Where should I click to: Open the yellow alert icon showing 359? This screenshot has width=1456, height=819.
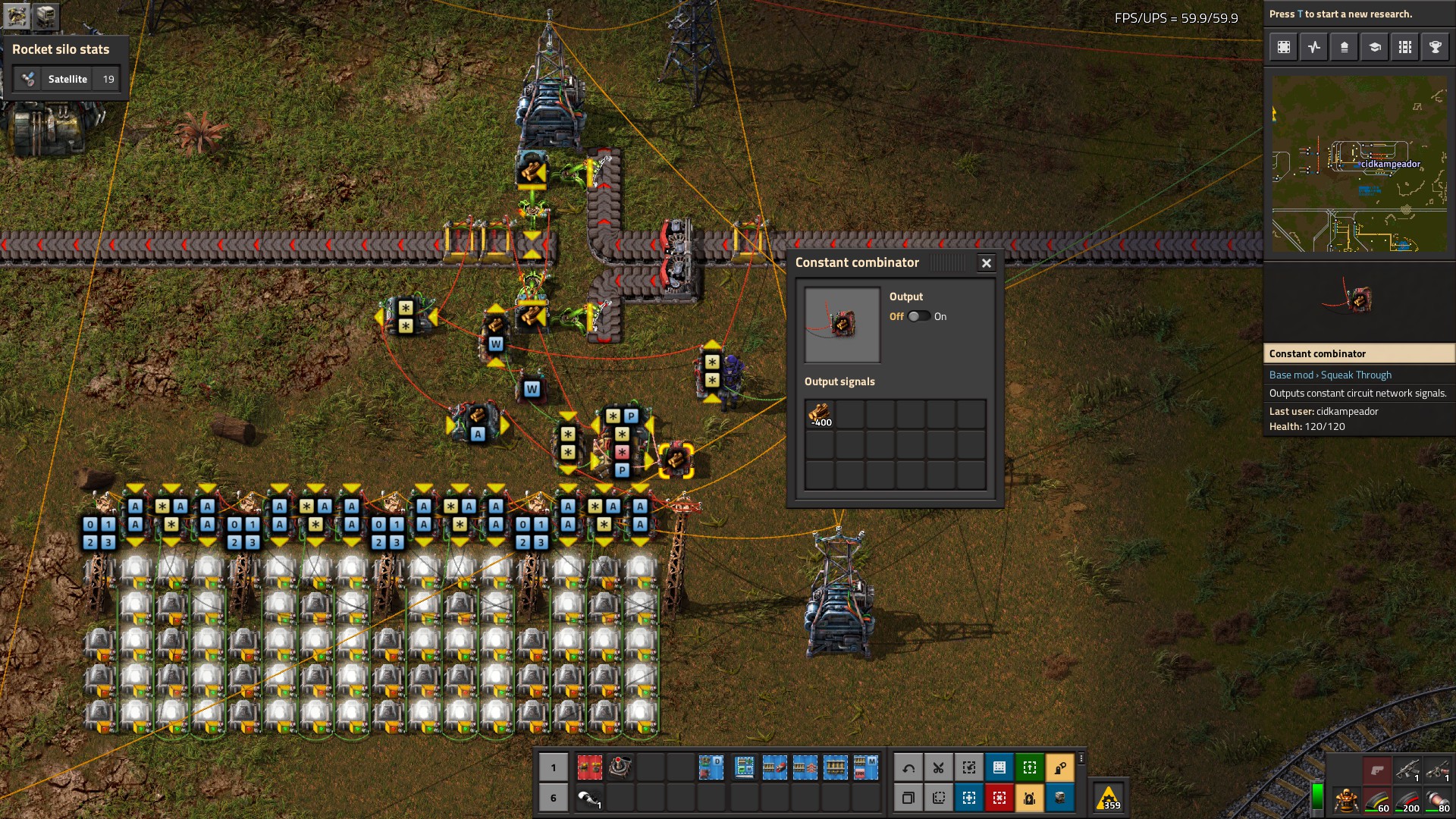pos(1109,798)
